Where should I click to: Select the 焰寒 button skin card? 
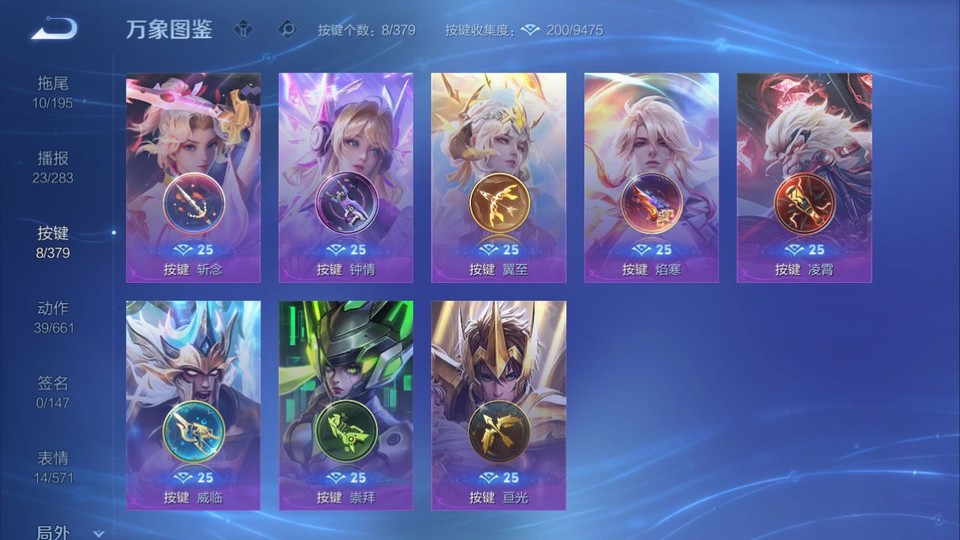tap(651, 178)
